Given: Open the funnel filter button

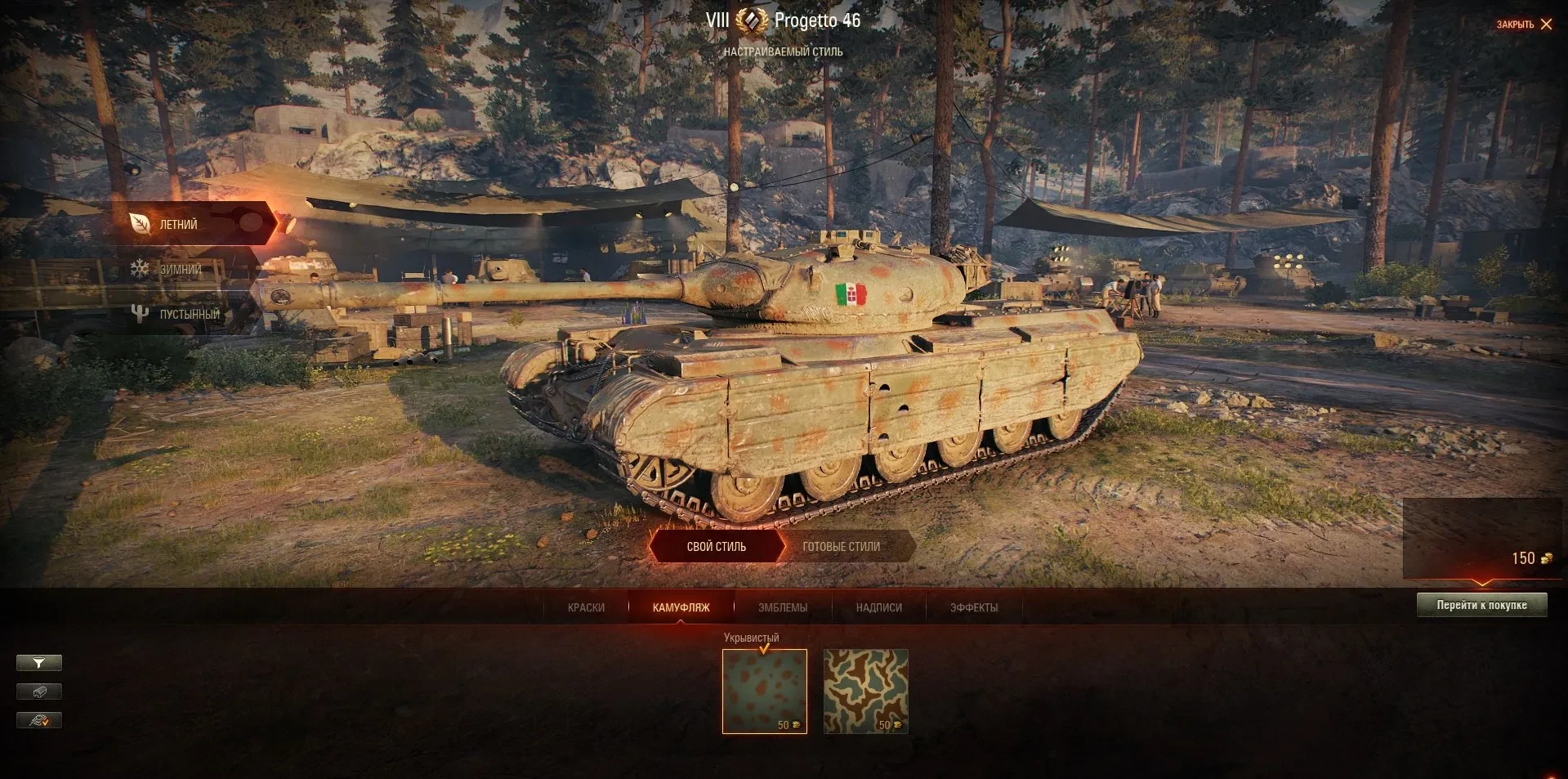Looking at the screenshot, I should [x=38, y=663].
